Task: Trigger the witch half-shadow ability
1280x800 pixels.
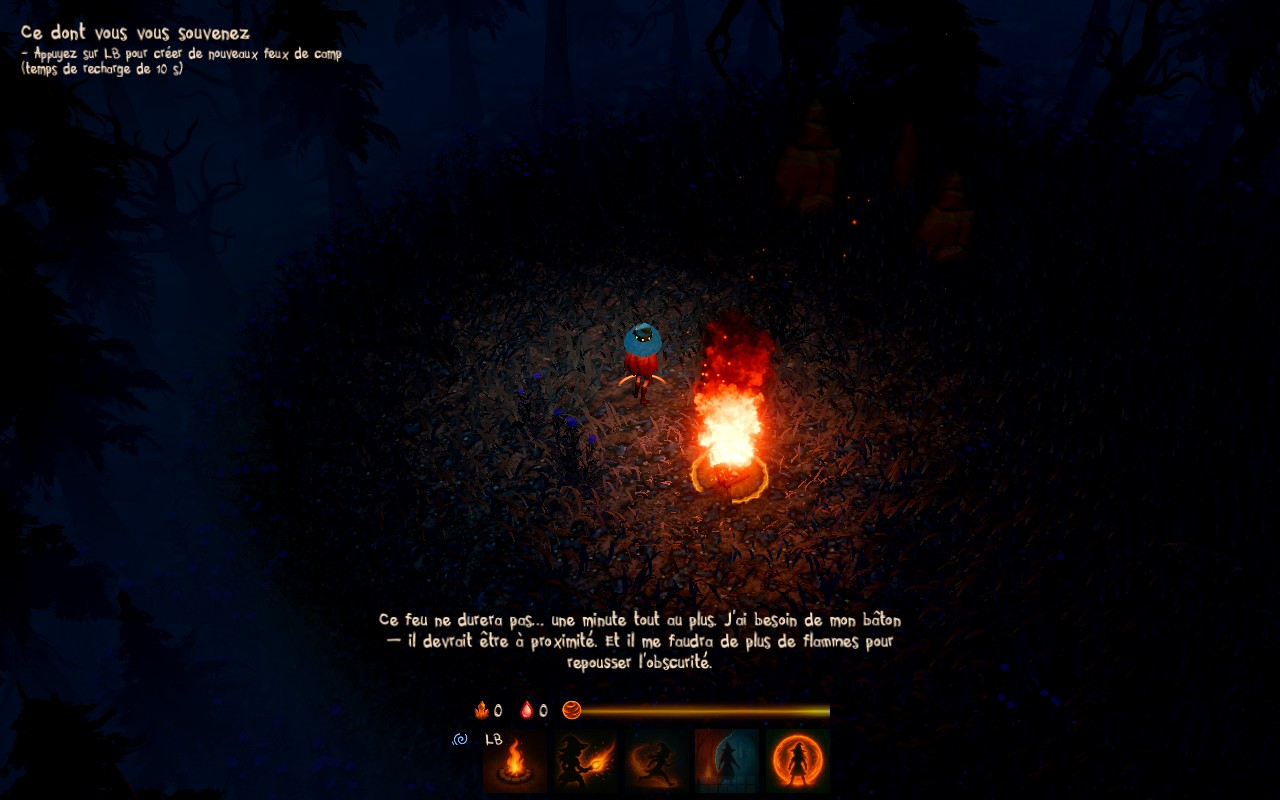Action: point(727,761)
